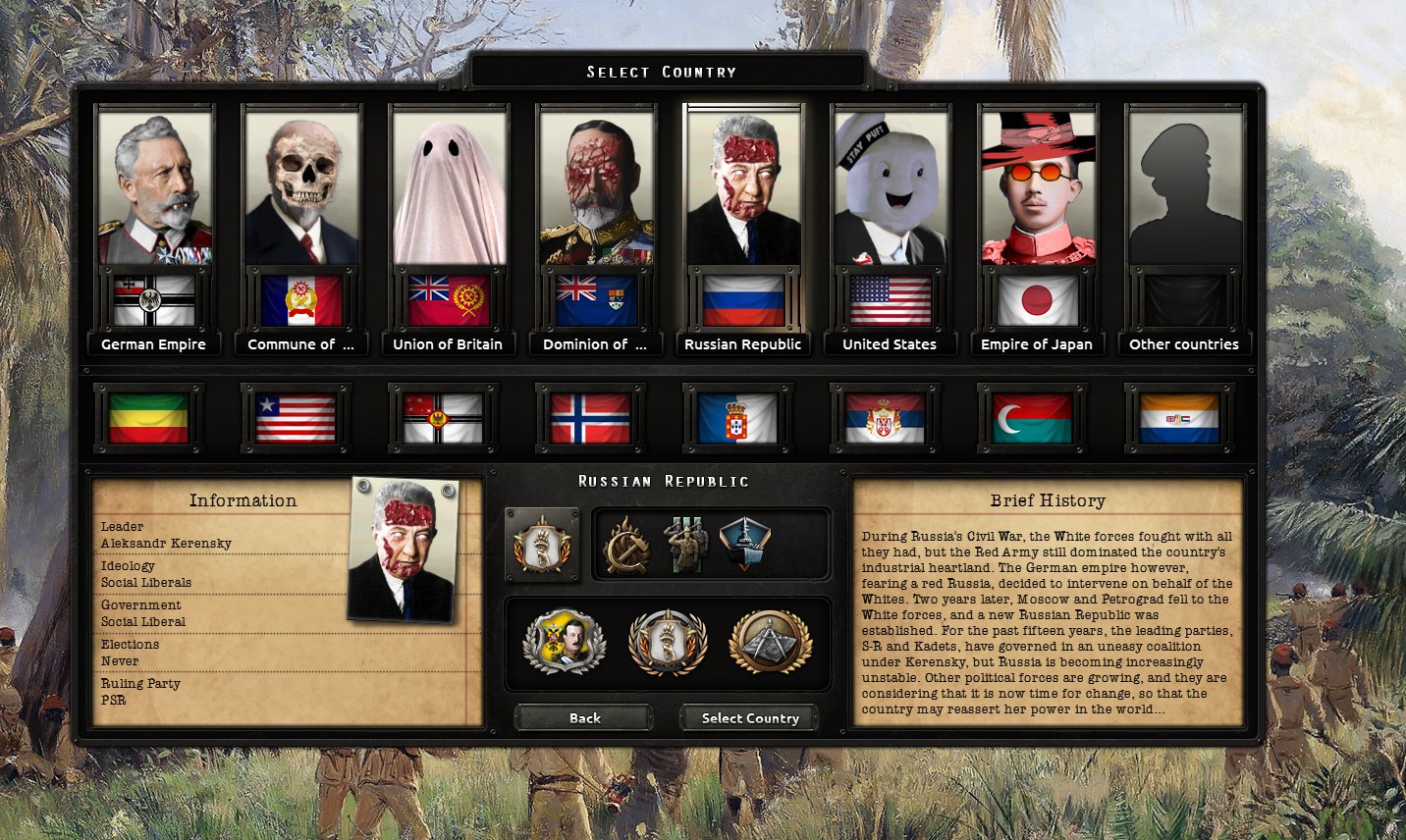
Task: Select the blue-white Portugal flag
Action: [x=737, y=419]
